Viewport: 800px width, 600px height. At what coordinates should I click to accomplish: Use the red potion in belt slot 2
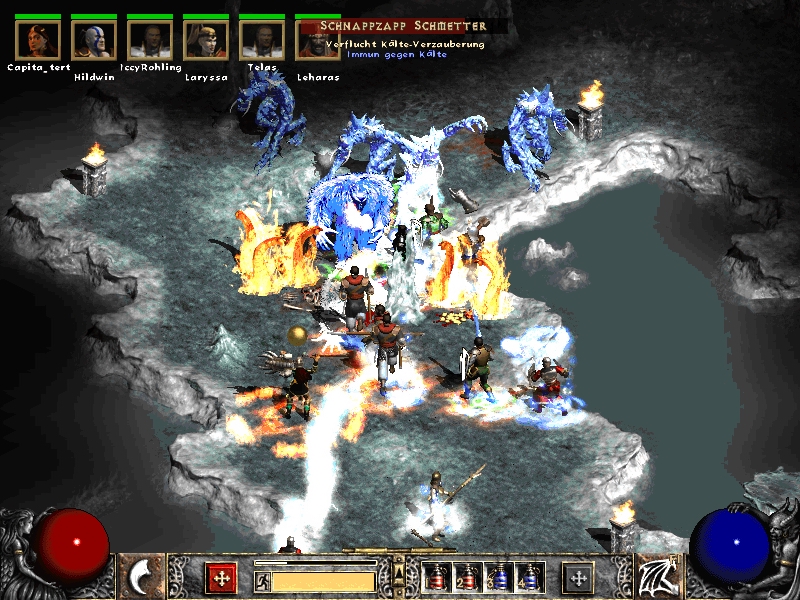[466, 577]
